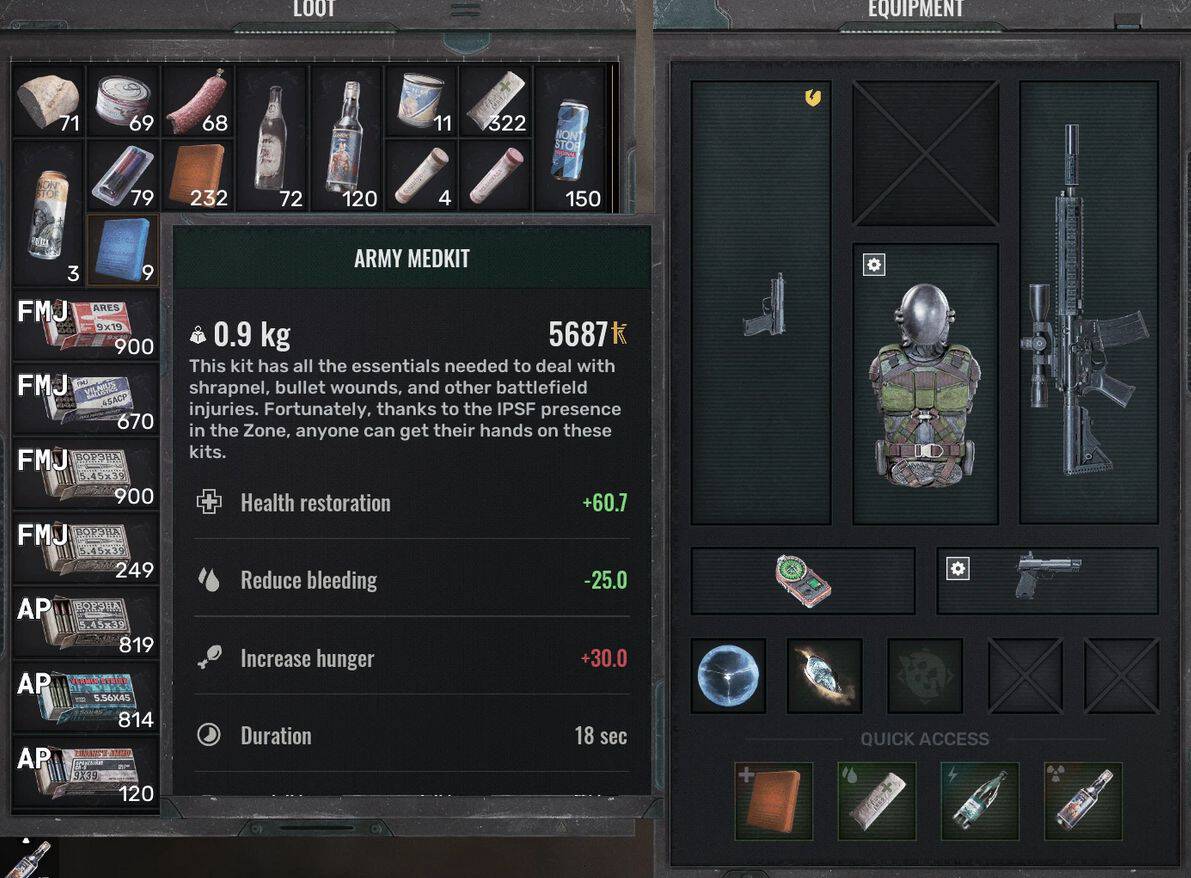
Task: Click the bandage stack of 322
Action: click(x=495, y=100)
